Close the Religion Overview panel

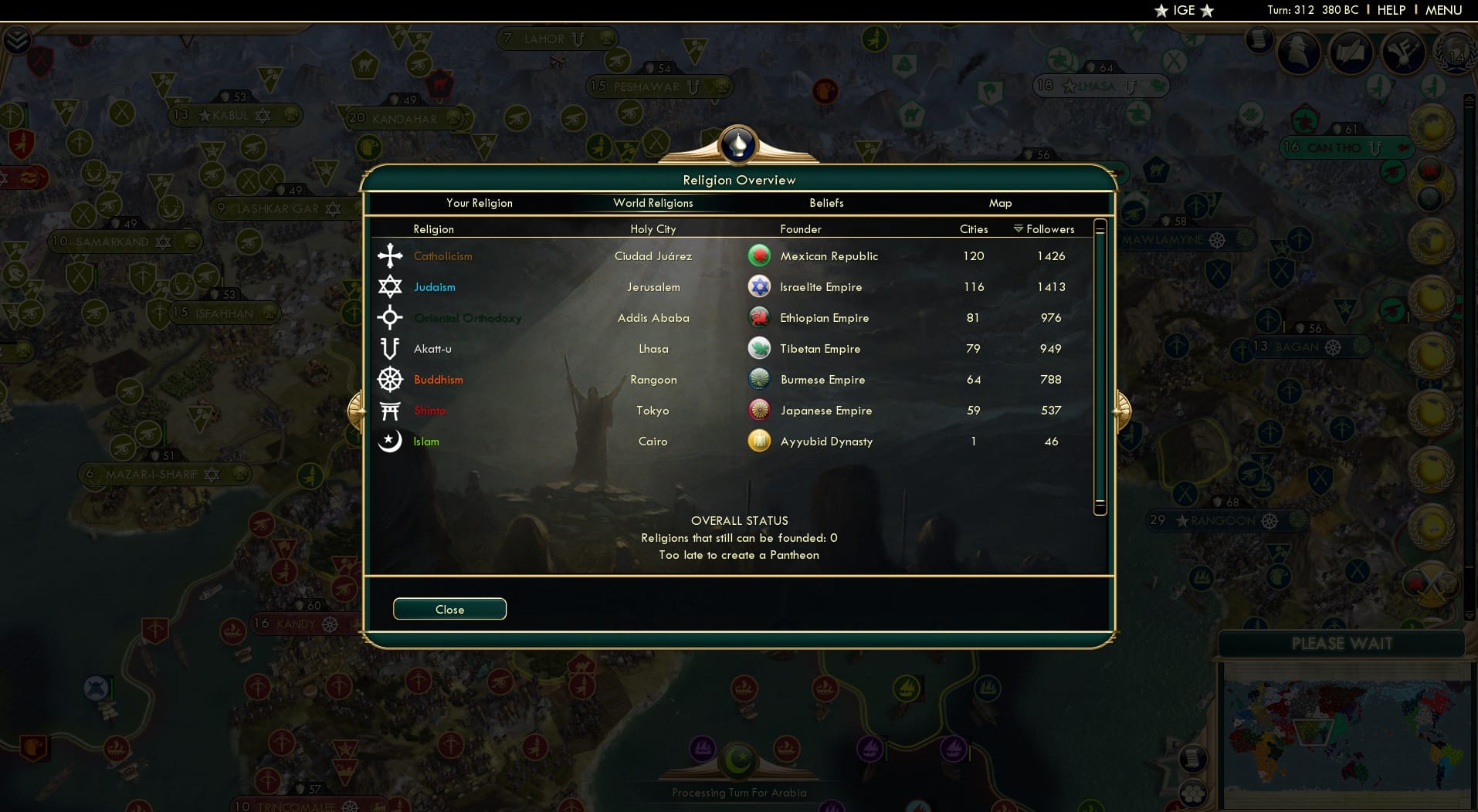[x=449, y=608]
